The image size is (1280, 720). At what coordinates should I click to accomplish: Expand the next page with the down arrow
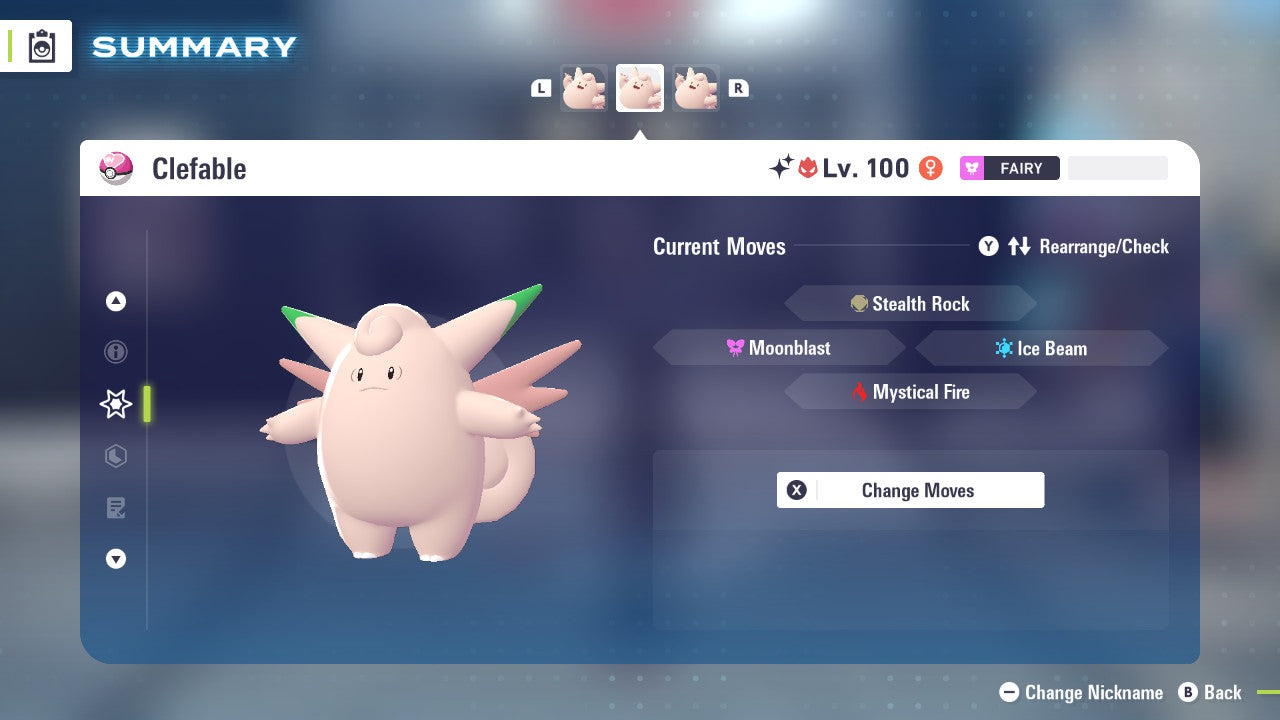pyautogui.click(x=115, y=559)
